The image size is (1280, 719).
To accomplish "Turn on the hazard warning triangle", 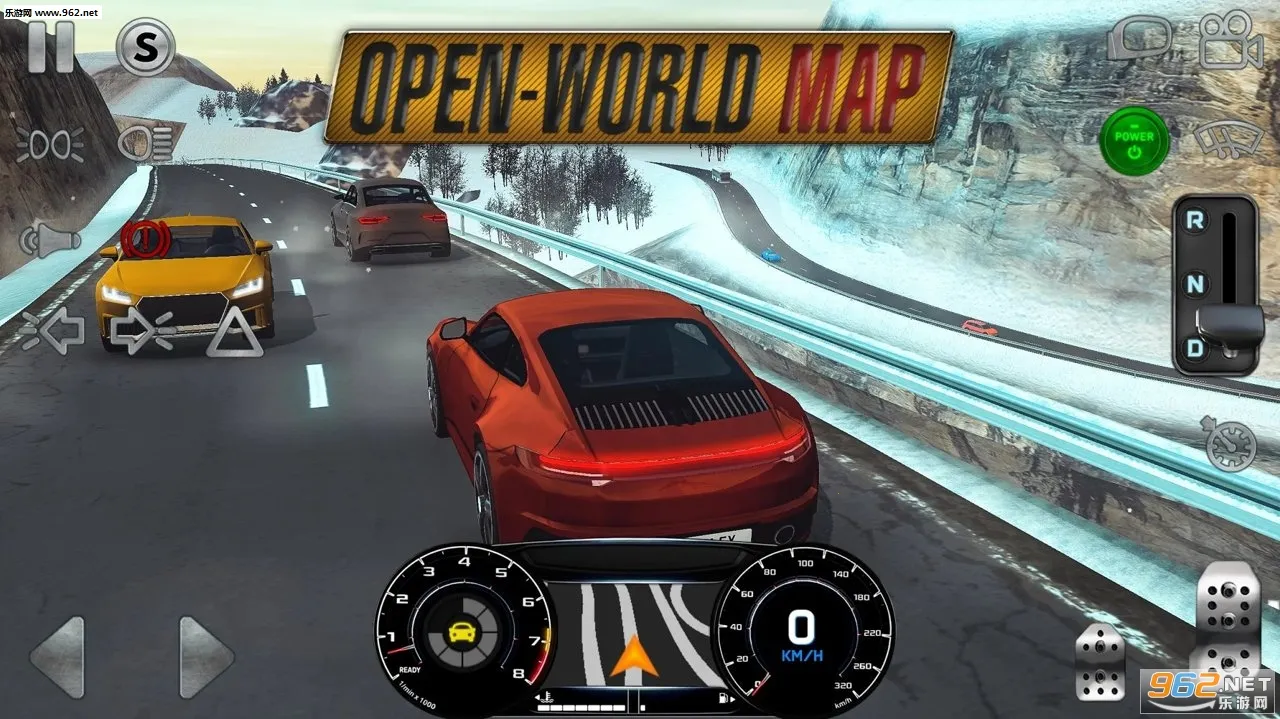I will pos(235,332).
